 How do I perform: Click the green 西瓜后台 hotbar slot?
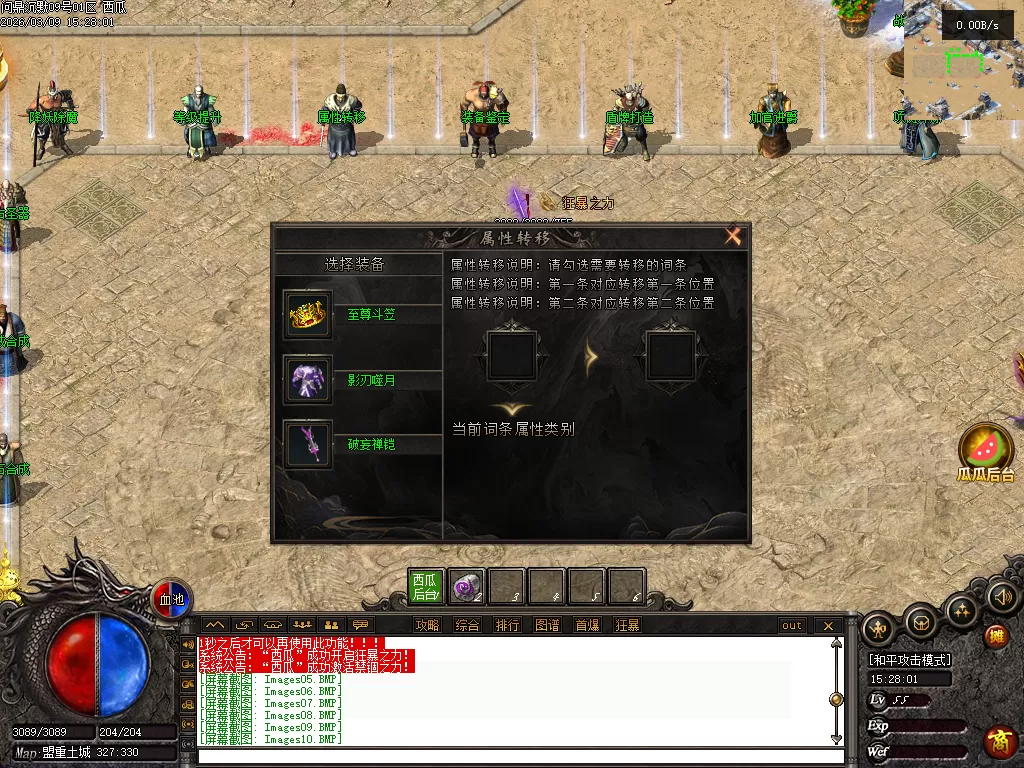[x=426, y=587]
